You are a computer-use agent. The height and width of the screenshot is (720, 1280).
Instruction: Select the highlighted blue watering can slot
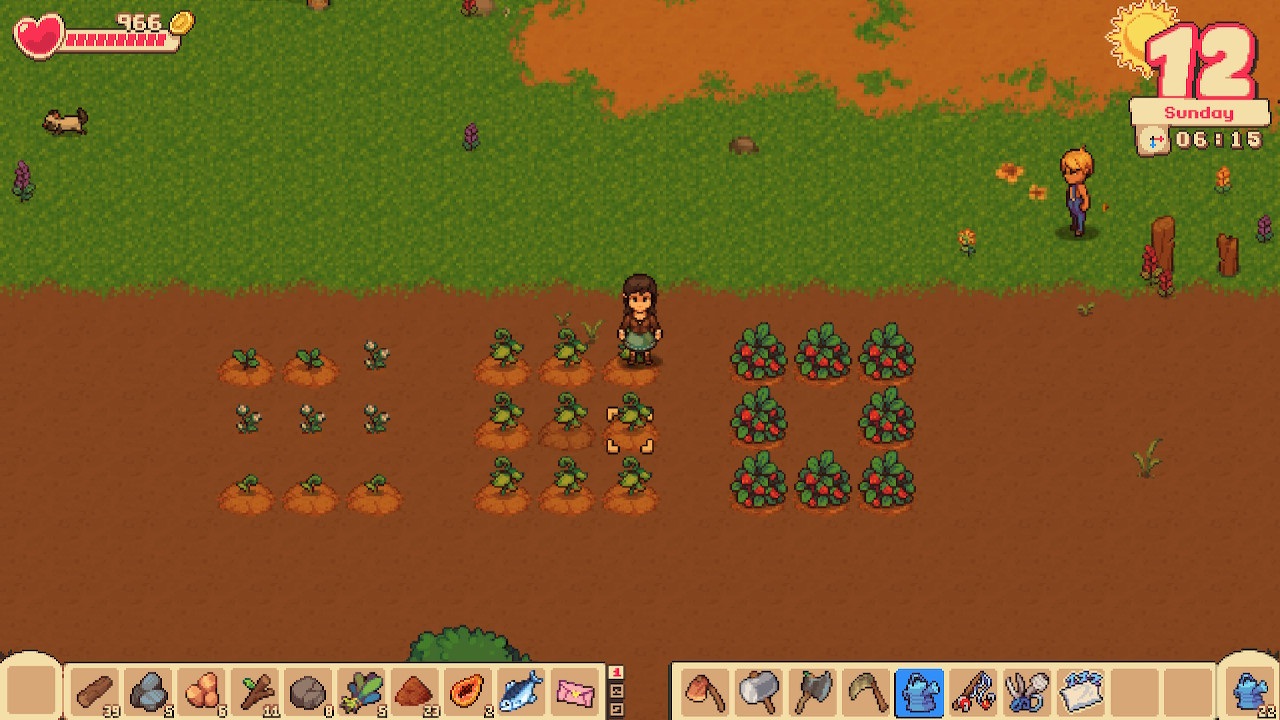click(919, 691)
